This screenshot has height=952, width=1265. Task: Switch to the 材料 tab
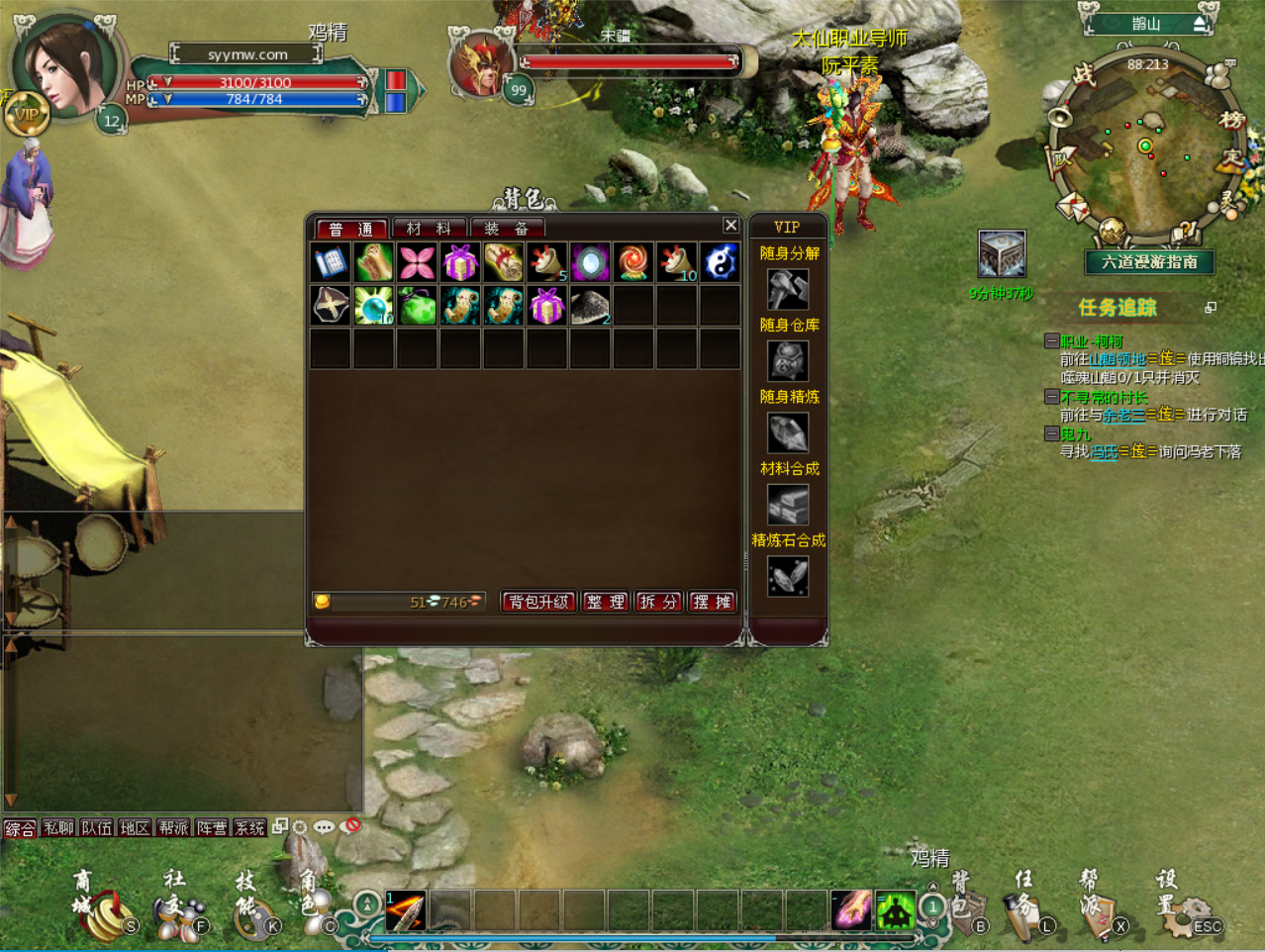(429, 229)
